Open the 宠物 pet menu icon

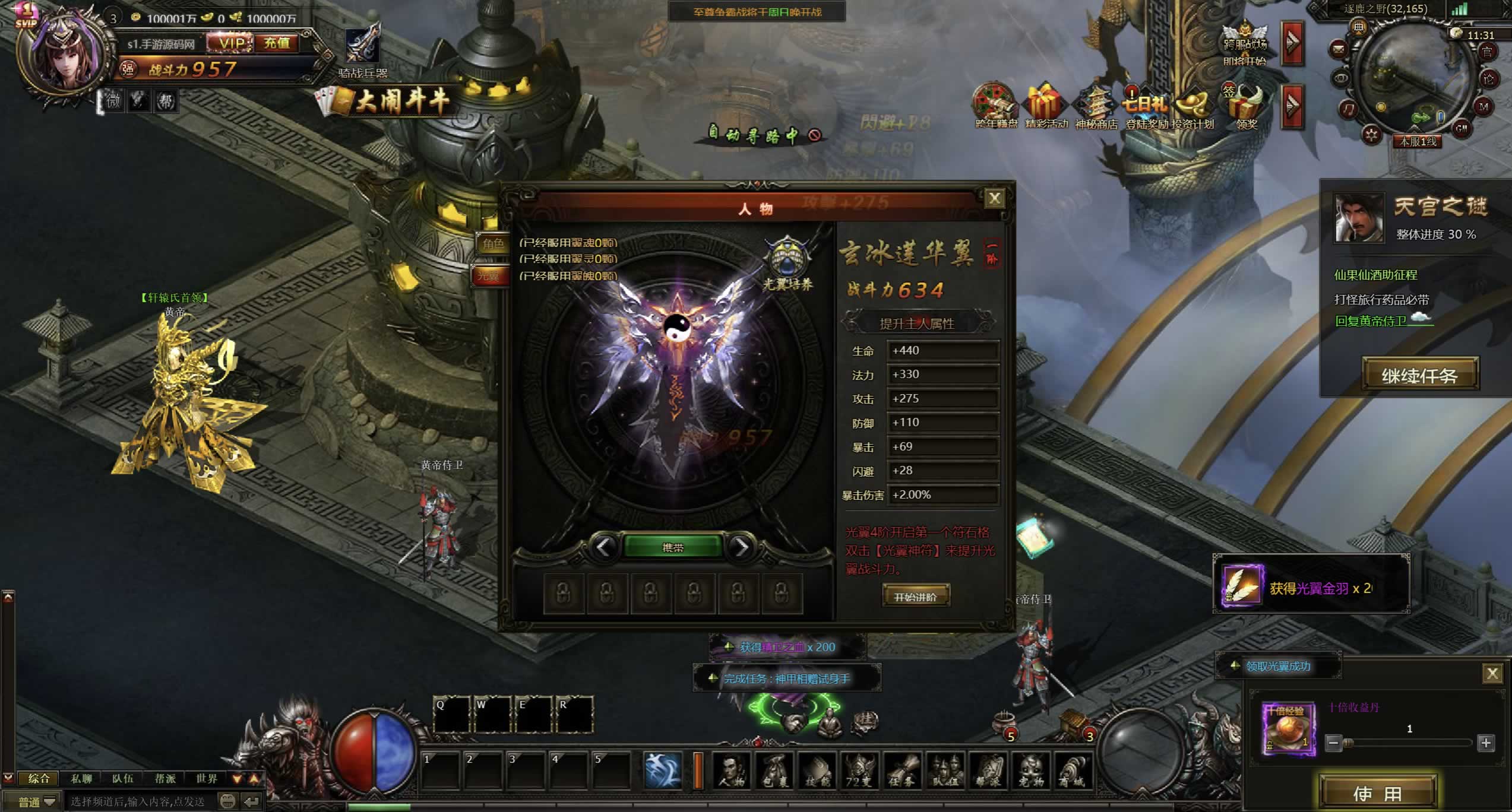click(x=1030, y=771)
